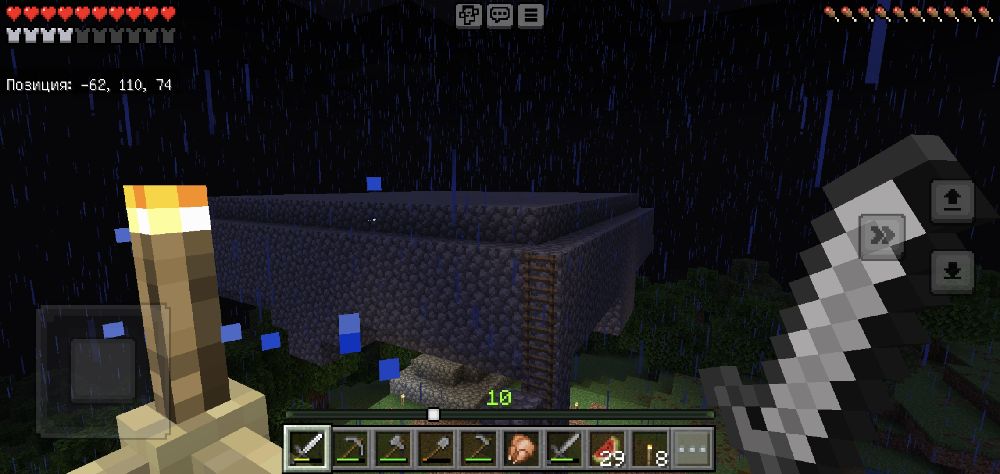The width and height of the screenshot is (1000, 474).
Task: Open the chat window
Action: [x=500, y=15]
